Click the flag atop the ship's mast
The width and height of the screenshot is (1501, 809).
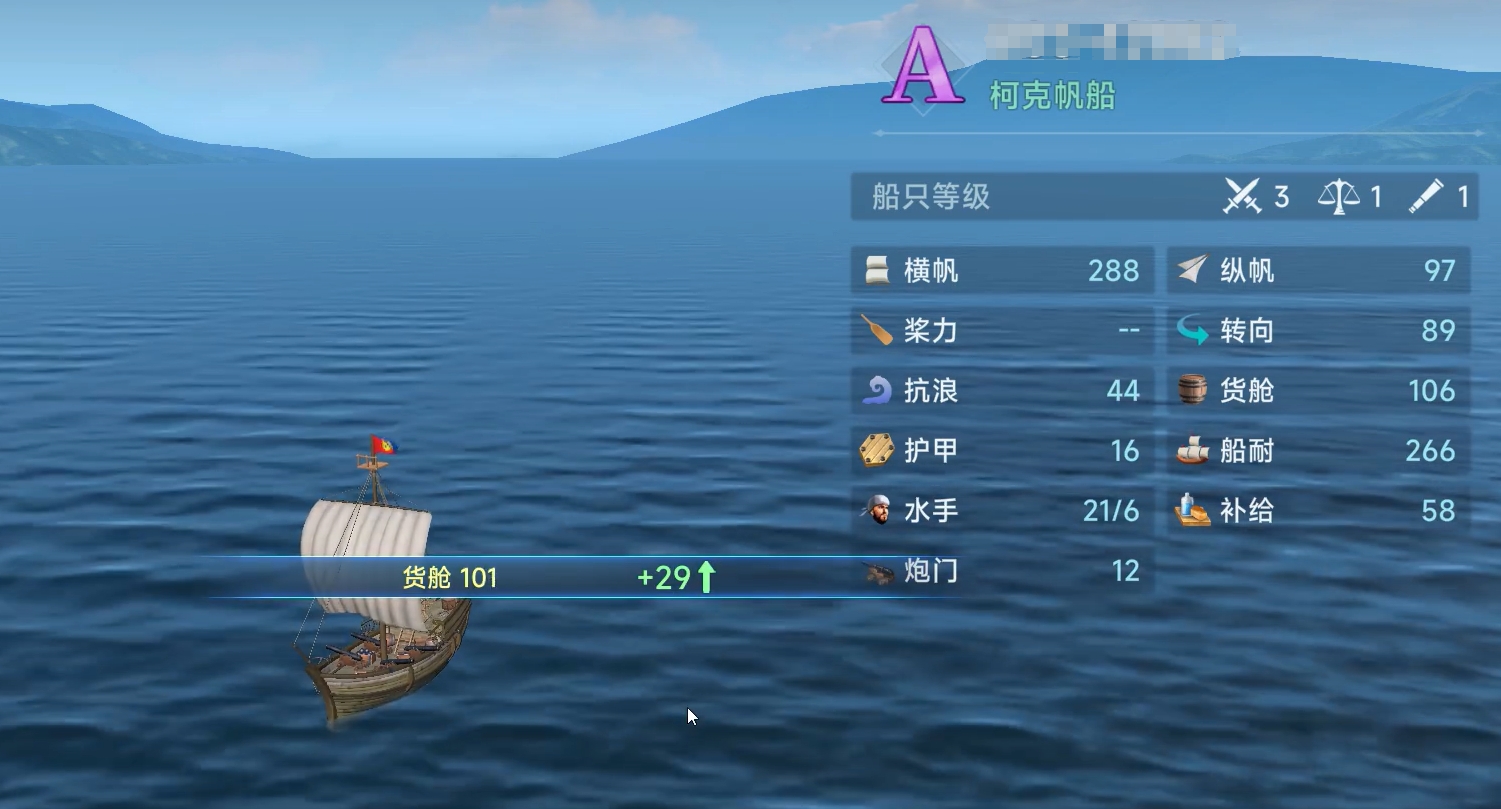(385, 441)
